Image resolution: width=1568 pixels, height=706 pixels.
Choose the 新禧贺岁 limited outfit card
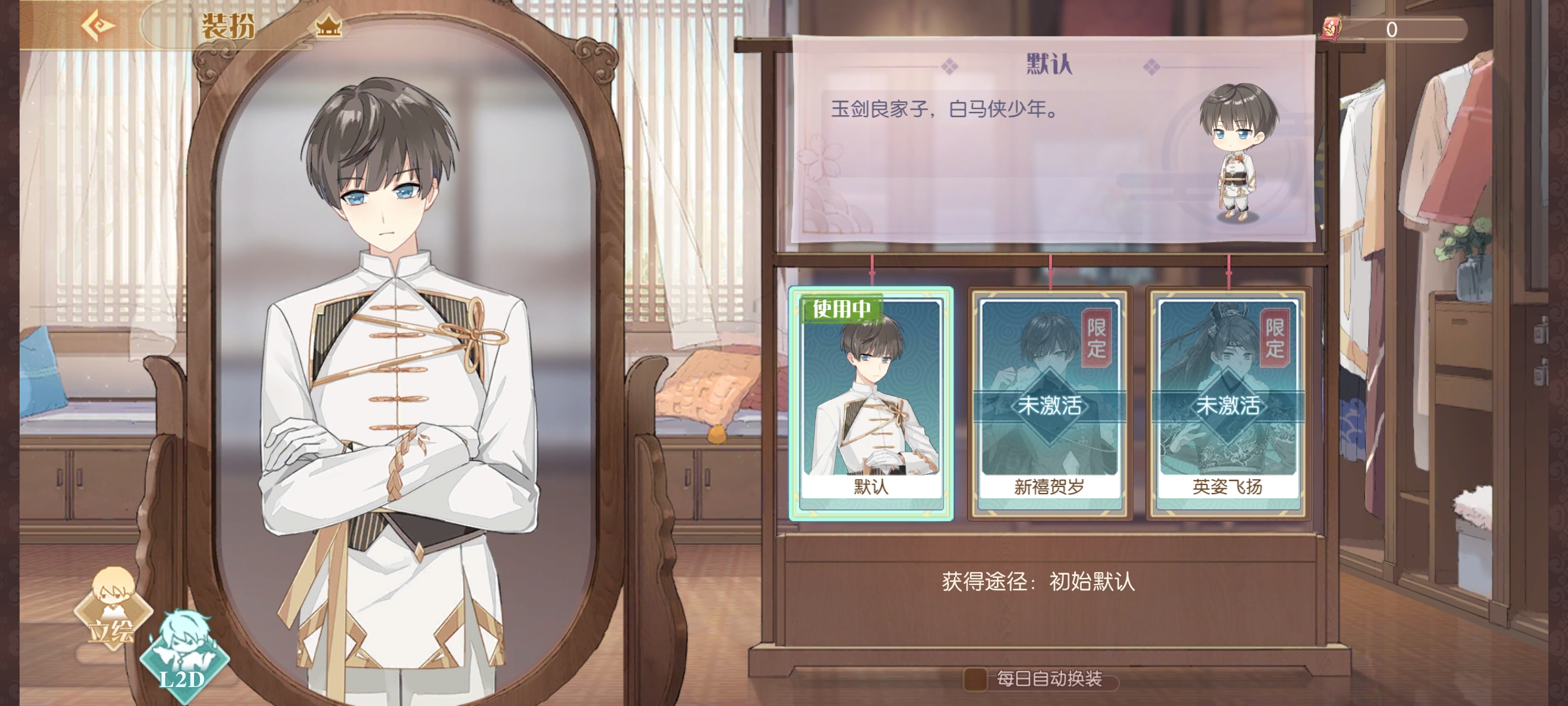pos(1050,403)
